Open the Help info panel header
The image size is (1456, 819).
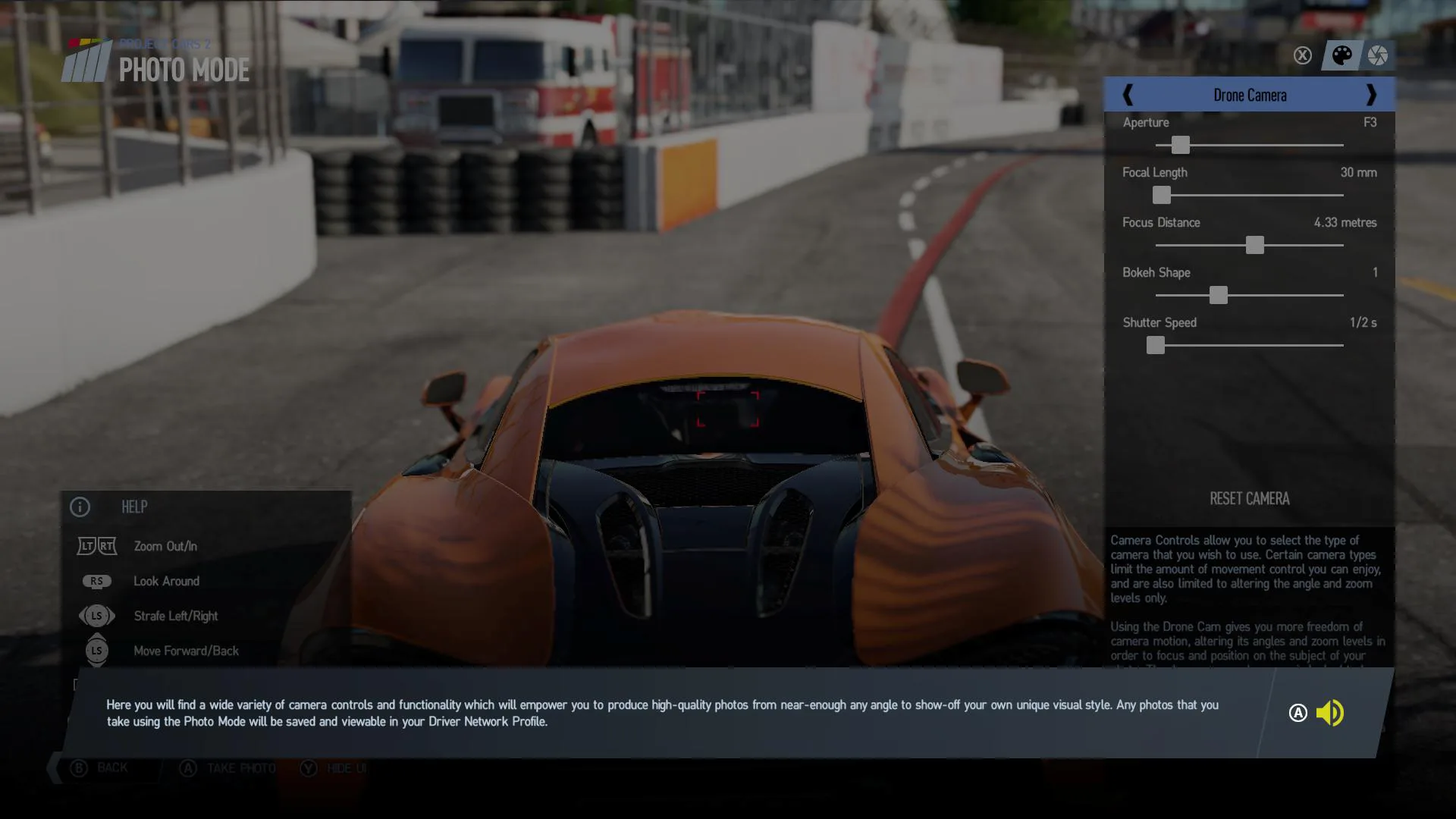pos(134,507)
